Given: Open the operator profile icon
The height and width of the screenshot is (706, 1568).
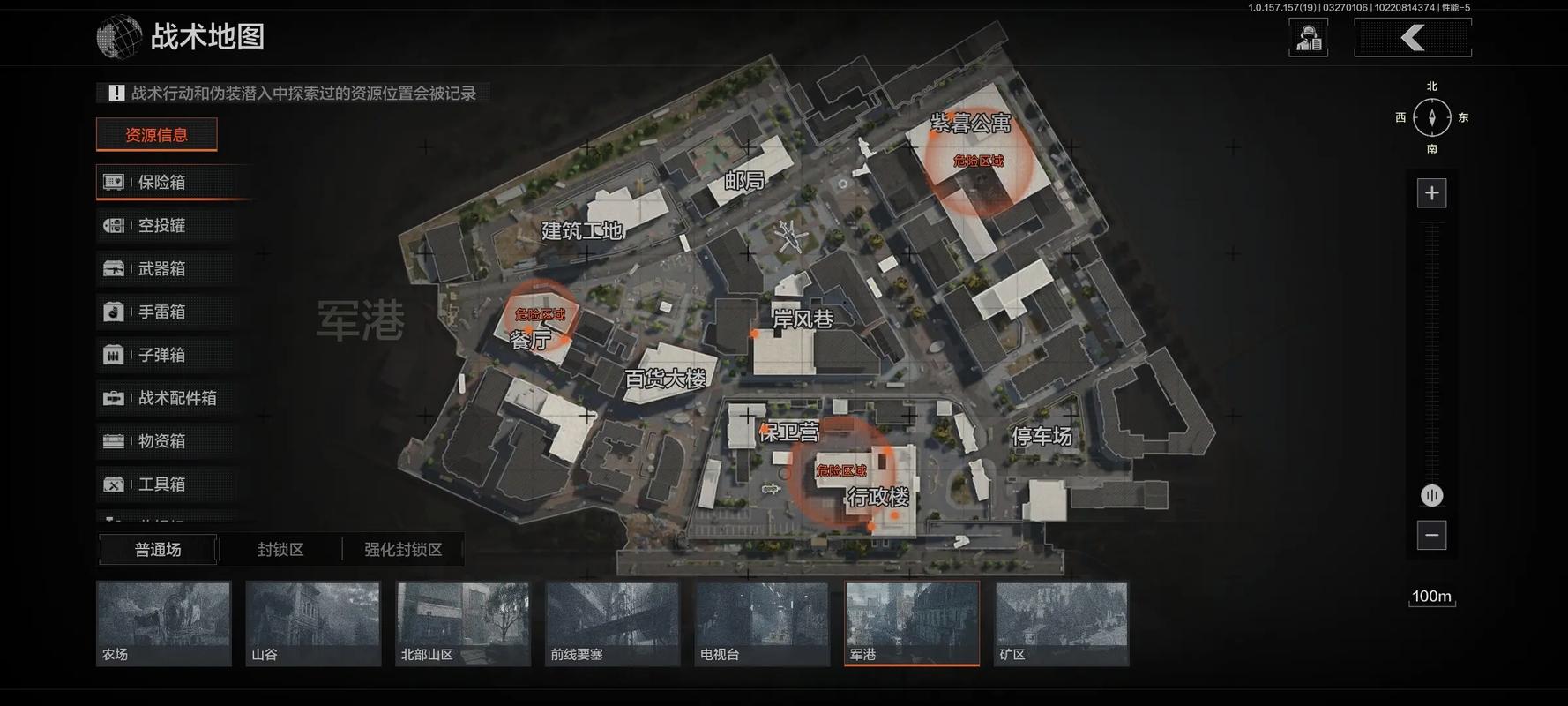Looking at the screenshot, I should (x=1308, y=38).
